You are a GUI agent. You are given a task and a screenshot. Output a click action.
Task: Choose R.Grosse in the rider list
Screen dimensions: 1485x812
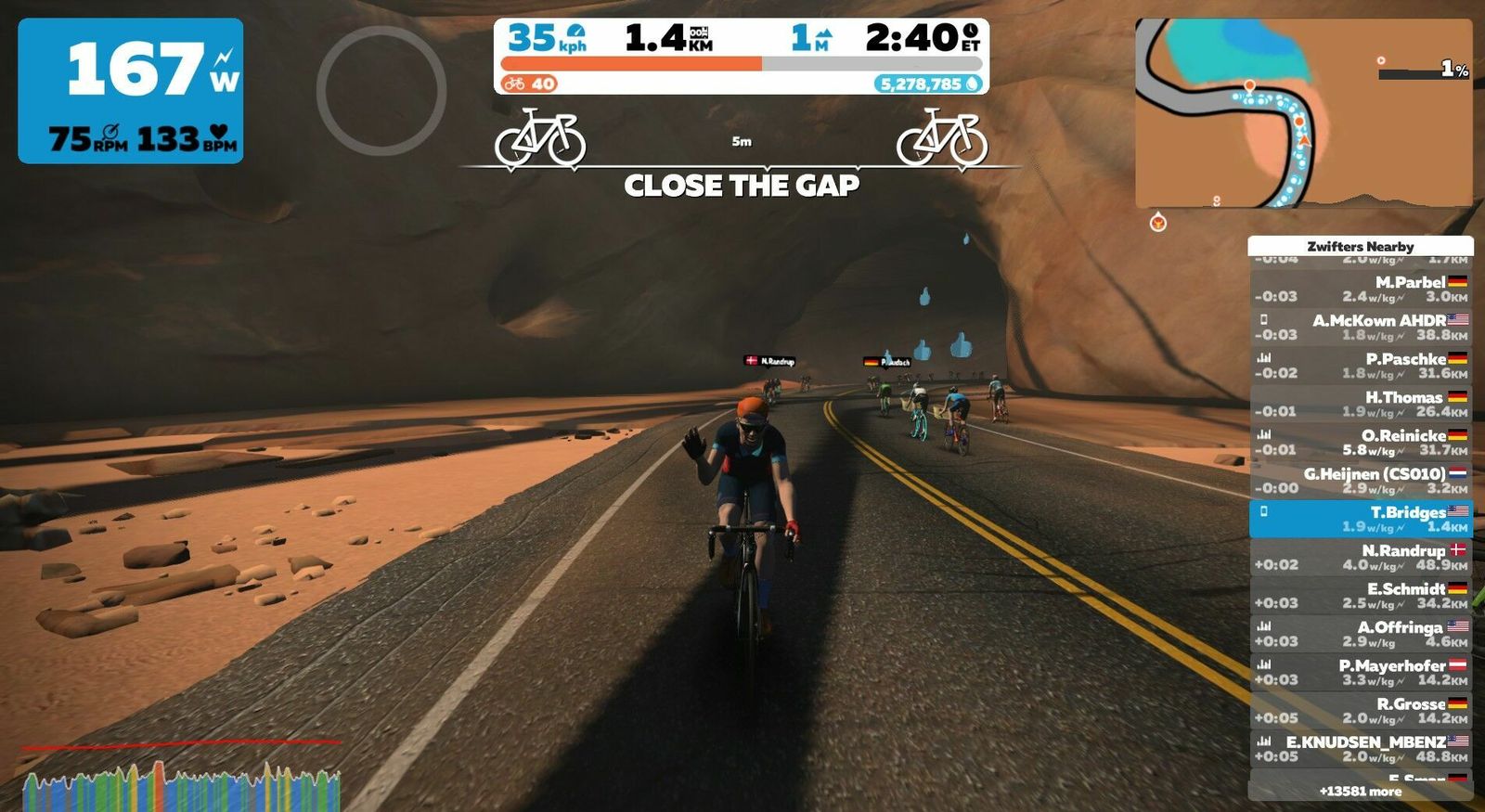1360,710
